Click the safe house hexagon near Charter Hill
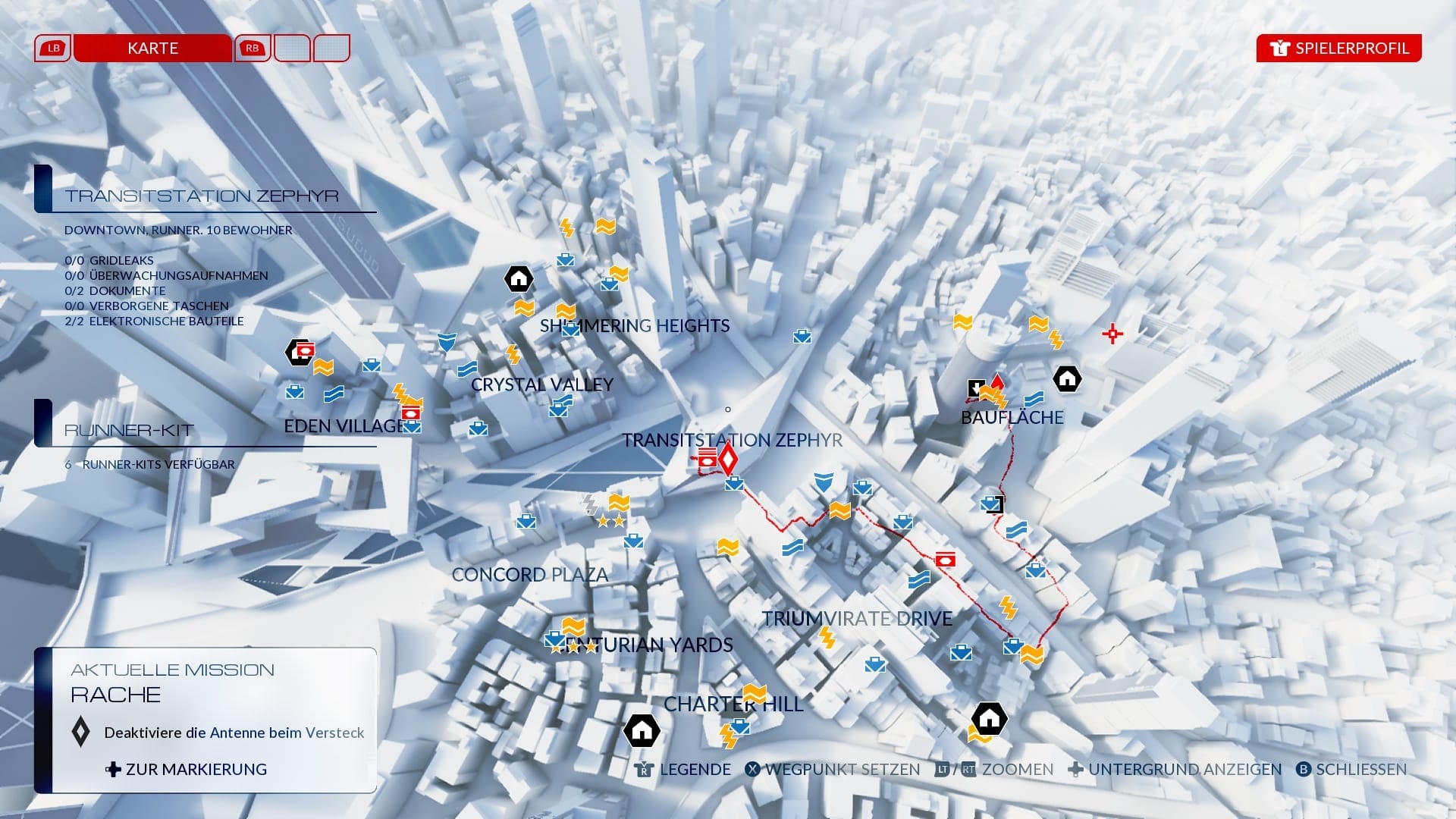The image size is (1456, 819). (641, 732)
